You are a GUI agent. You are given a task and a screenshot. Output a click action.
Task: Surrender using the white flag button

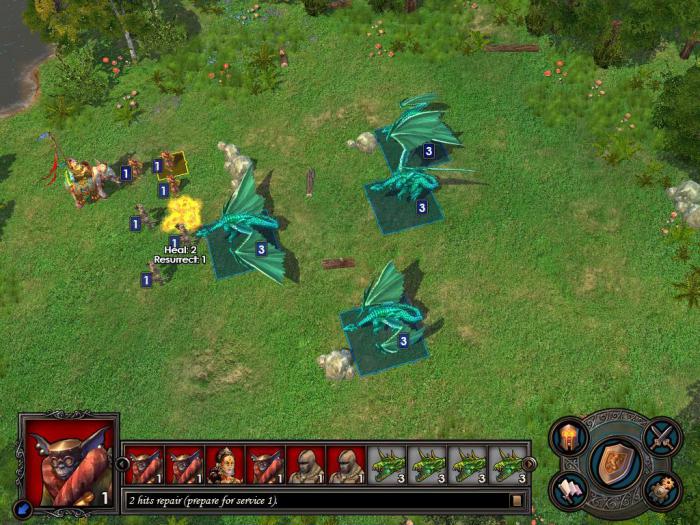568,490
